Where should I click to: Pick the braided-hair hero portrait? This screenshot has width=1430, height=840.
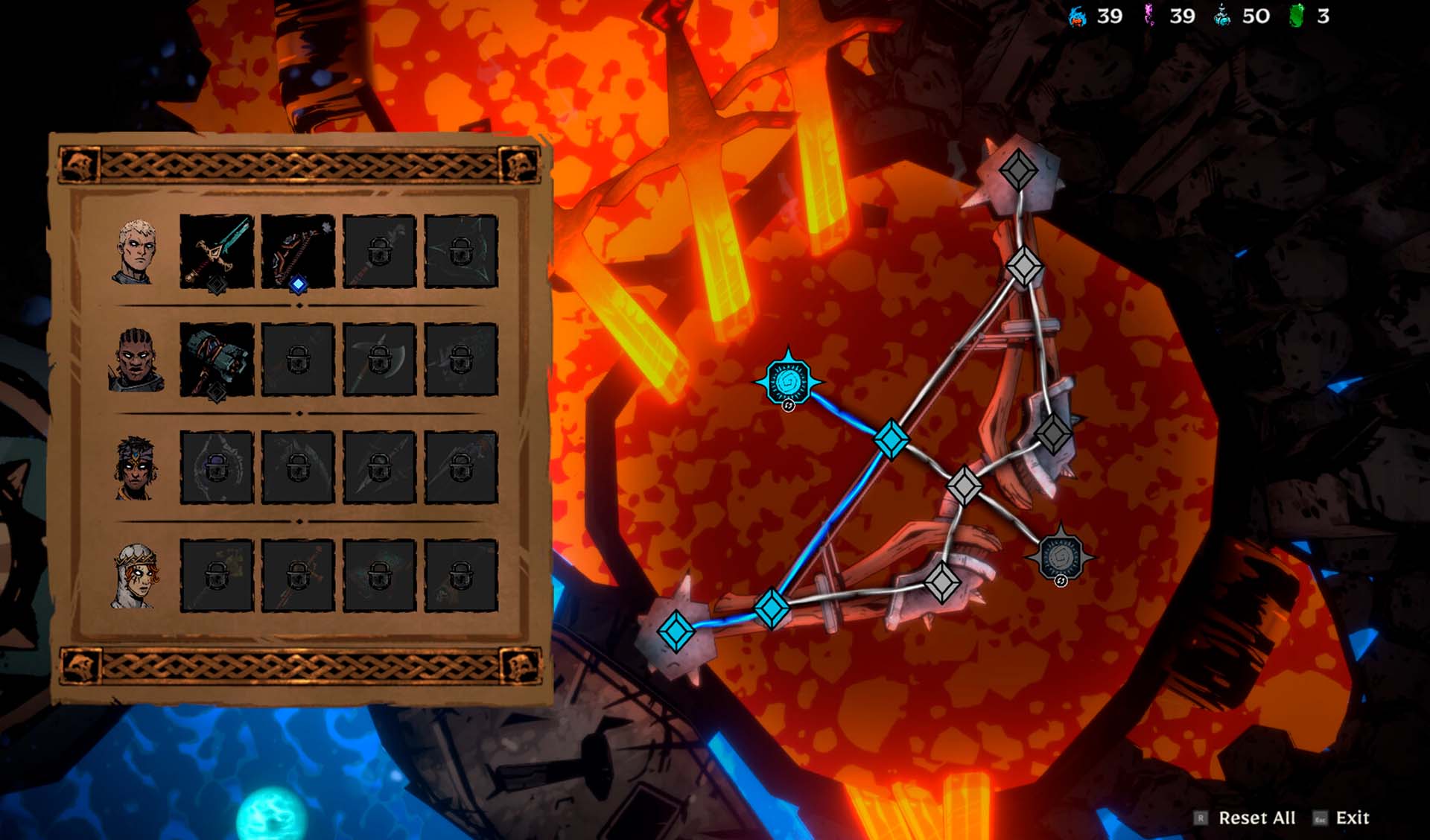coord(136,360)
